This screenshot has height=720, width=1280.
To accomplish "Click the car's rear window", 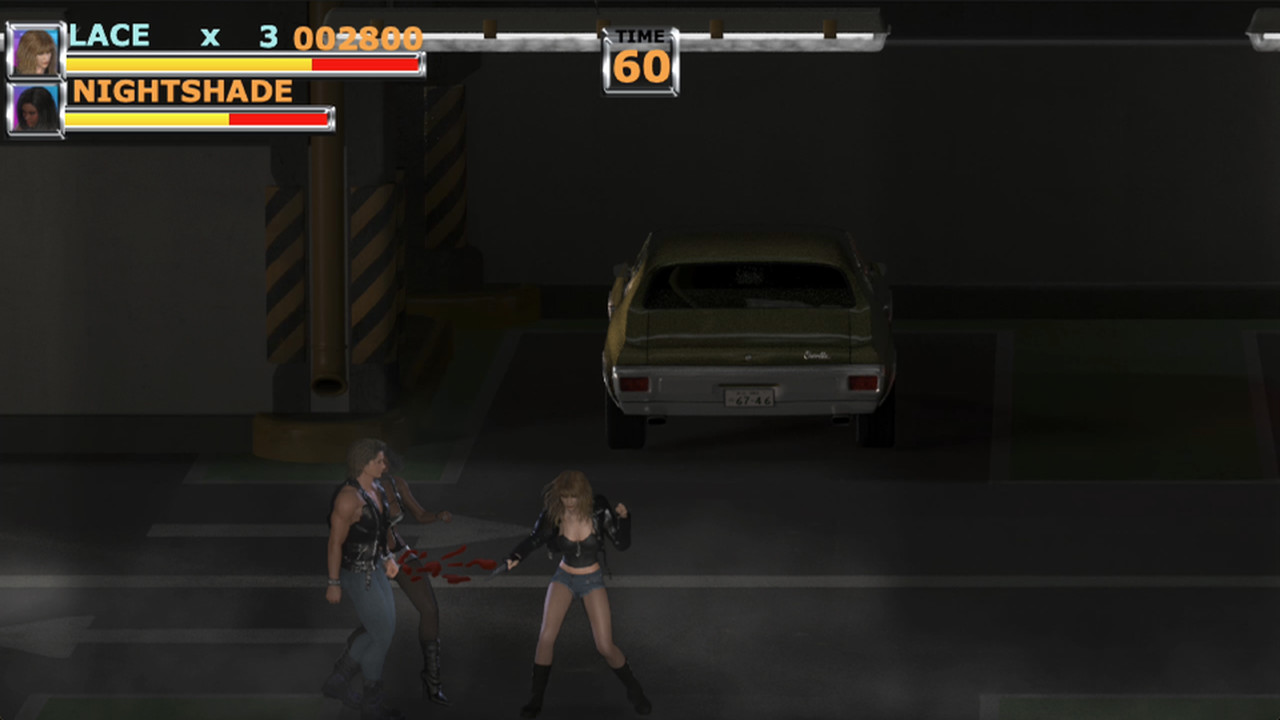I will click(x=745, y=285).
